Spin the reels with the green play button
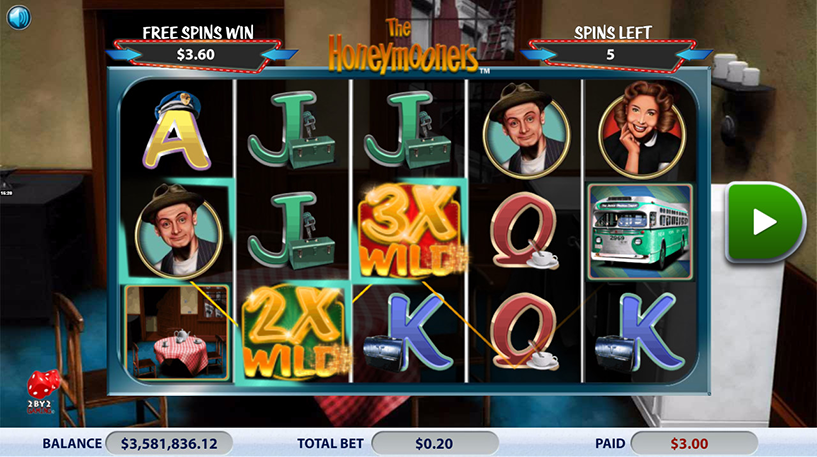The image size is (817, 457). click(765, 222)
